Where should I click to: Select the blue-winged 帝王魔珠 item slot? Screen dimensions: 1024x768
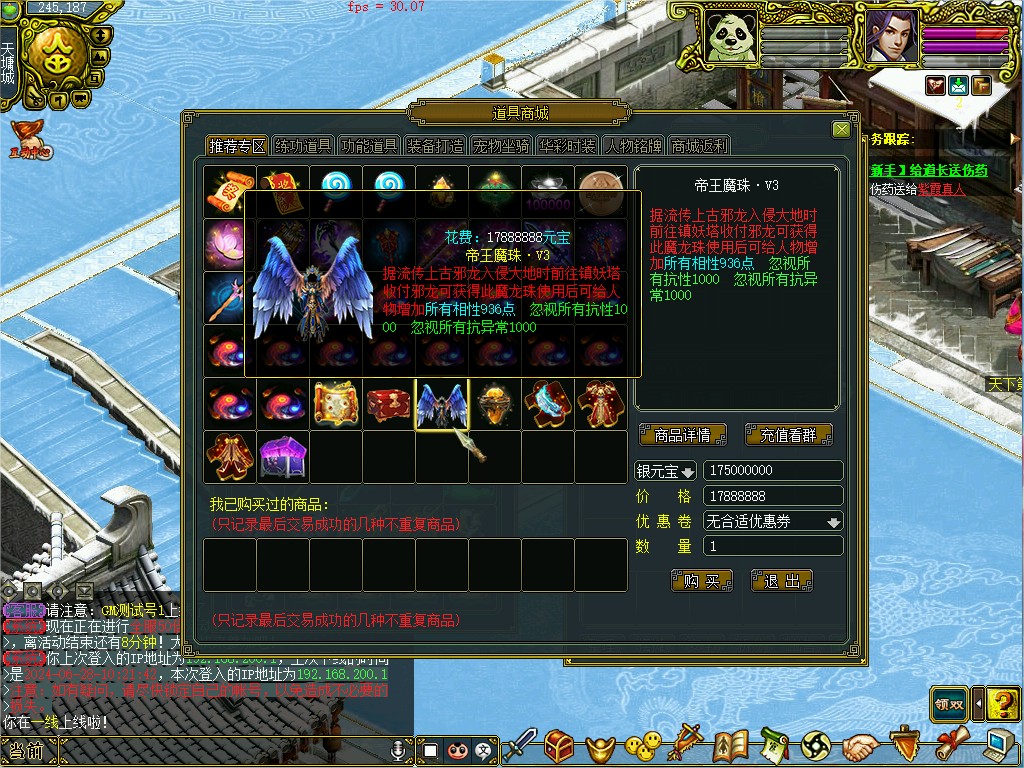click(441, 405)
